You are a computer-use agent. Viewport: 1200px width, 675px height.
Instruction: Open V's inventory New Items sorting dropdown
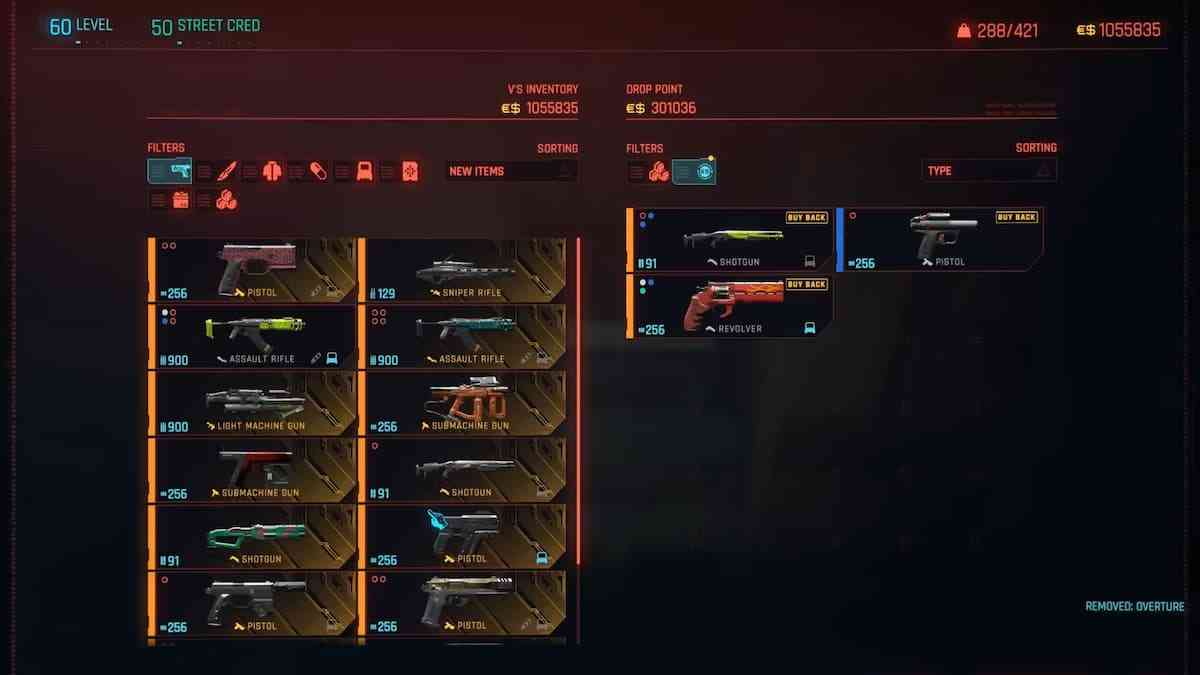pos(511,171)
